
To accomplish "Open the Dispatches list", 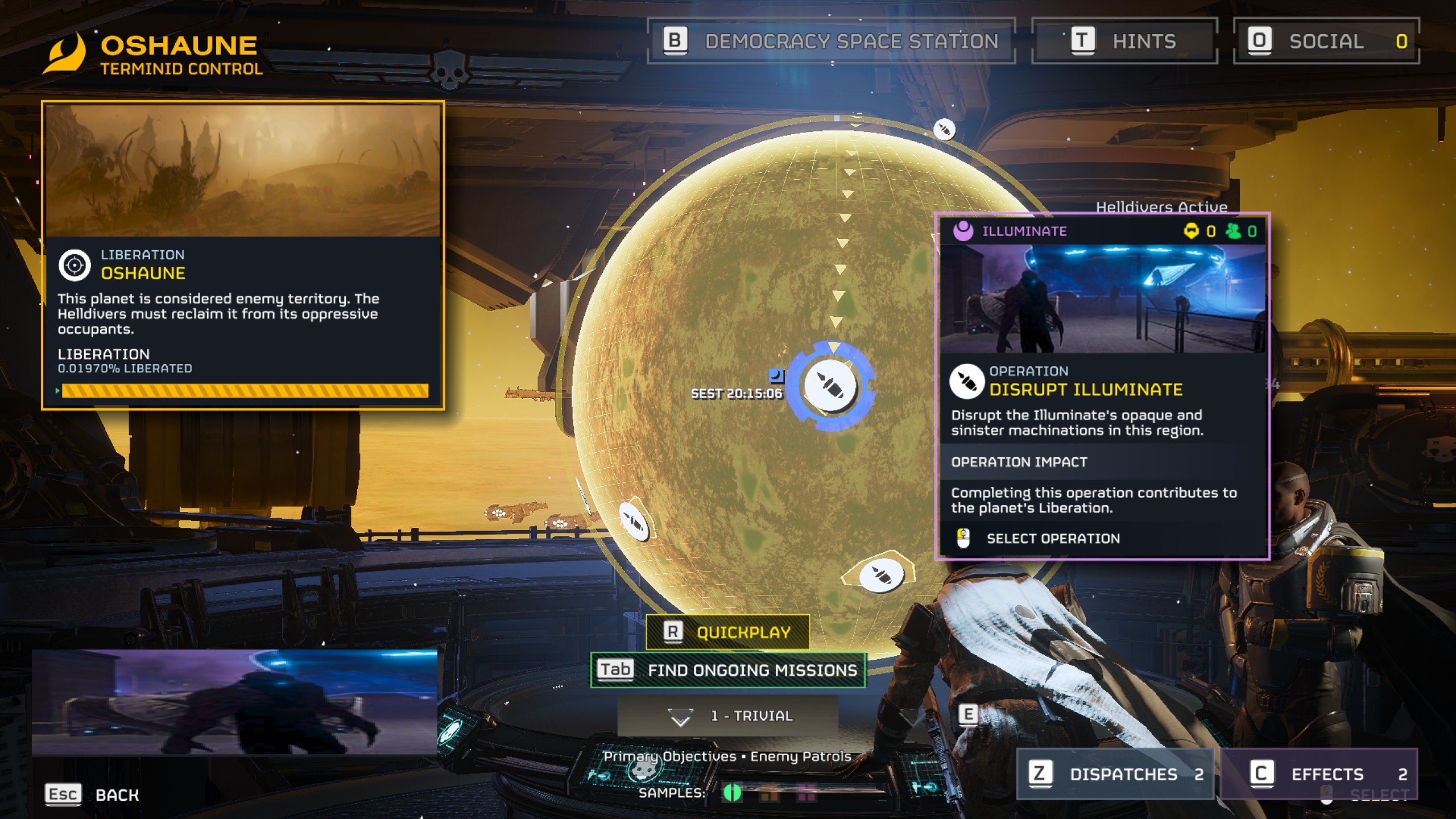I will point(1115,774).
